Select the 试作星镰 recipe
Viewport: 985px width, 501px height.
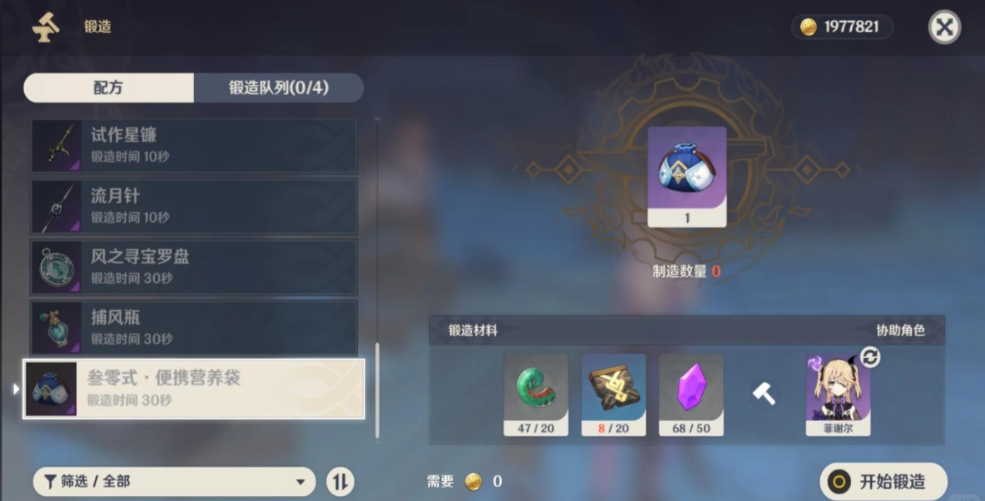pyautogui.click(x=193, y=146)
